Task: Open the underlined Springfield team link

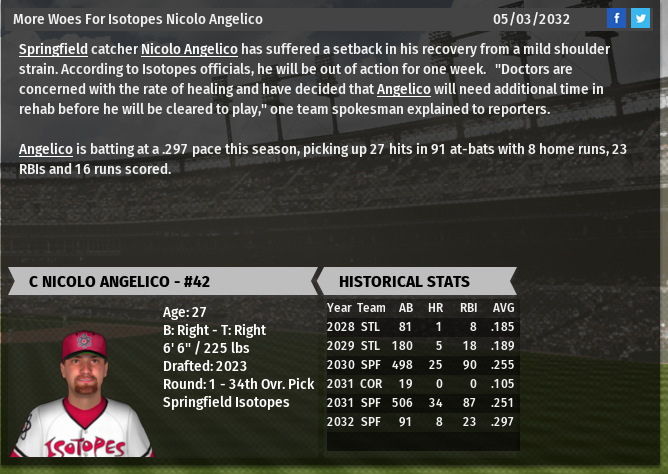Action: click(53, 49)
